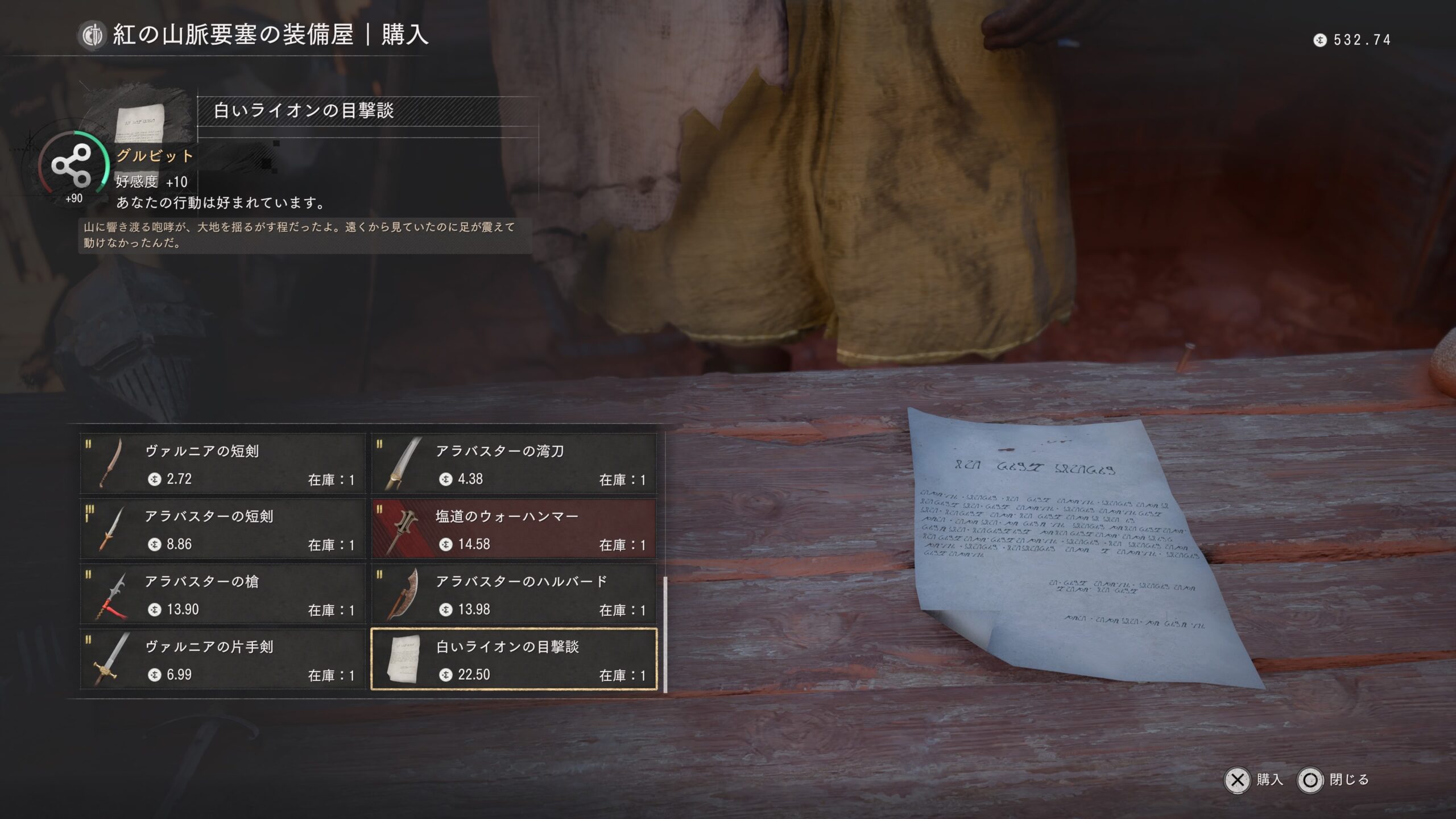Select the アラバスターの短剣 item row
The height and width of the screenshot is (819, 1456).
(223, 529)
